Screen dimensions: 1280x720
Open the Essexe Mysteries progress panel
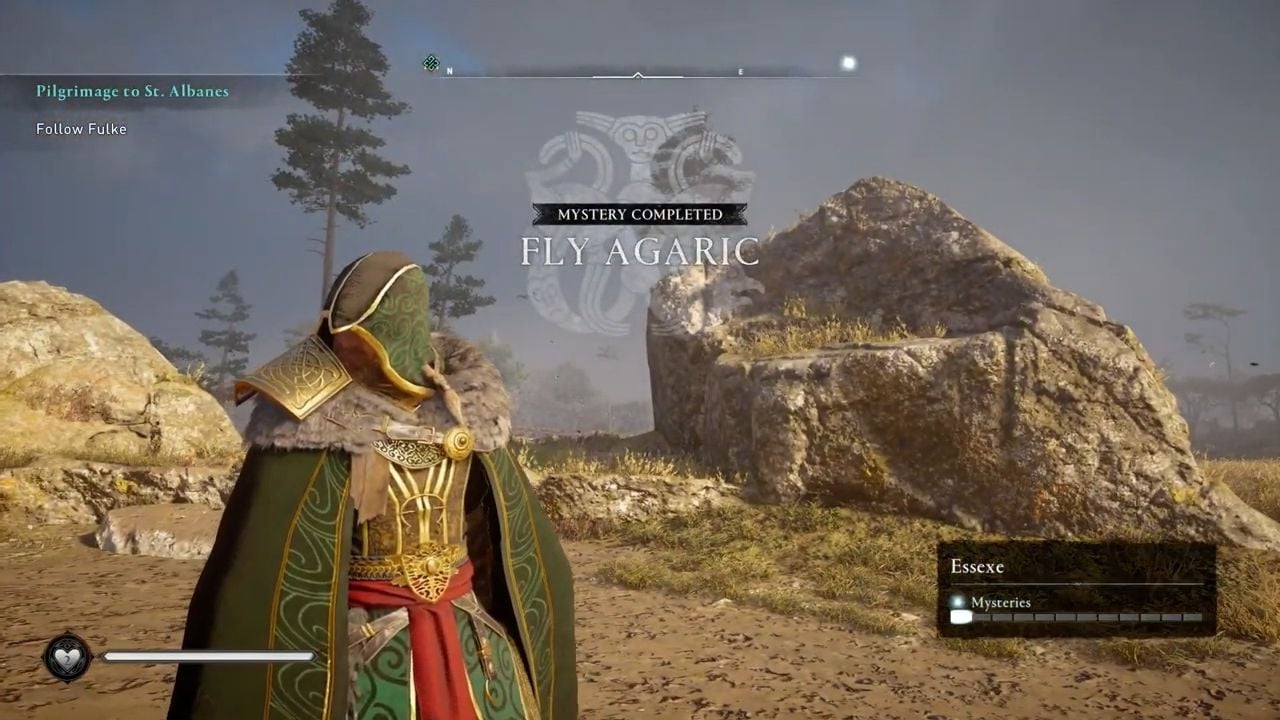[1076, 590]
